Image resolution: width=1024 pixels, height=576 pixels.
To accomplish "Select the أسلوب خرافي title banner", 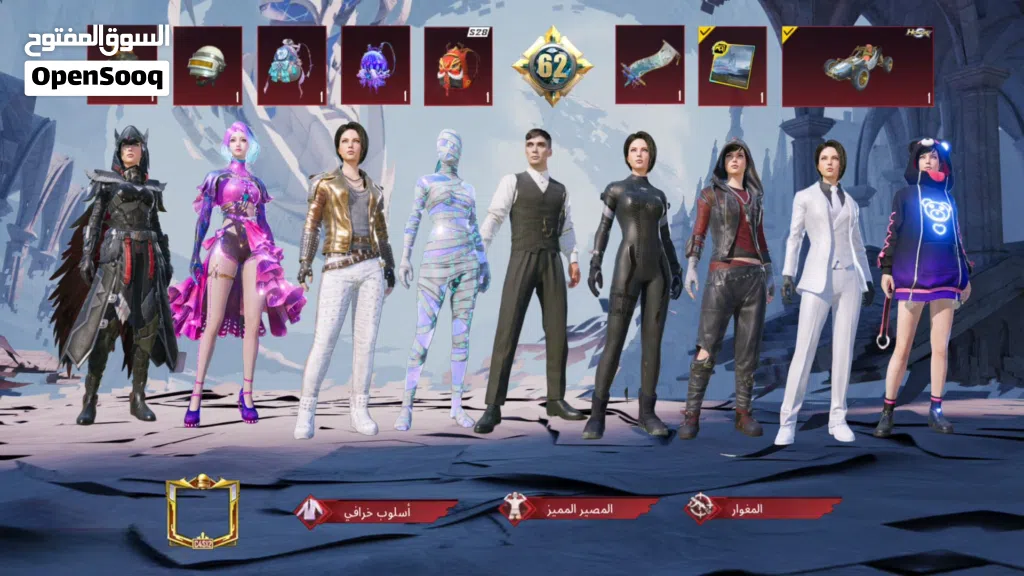I will coord(376,510).
